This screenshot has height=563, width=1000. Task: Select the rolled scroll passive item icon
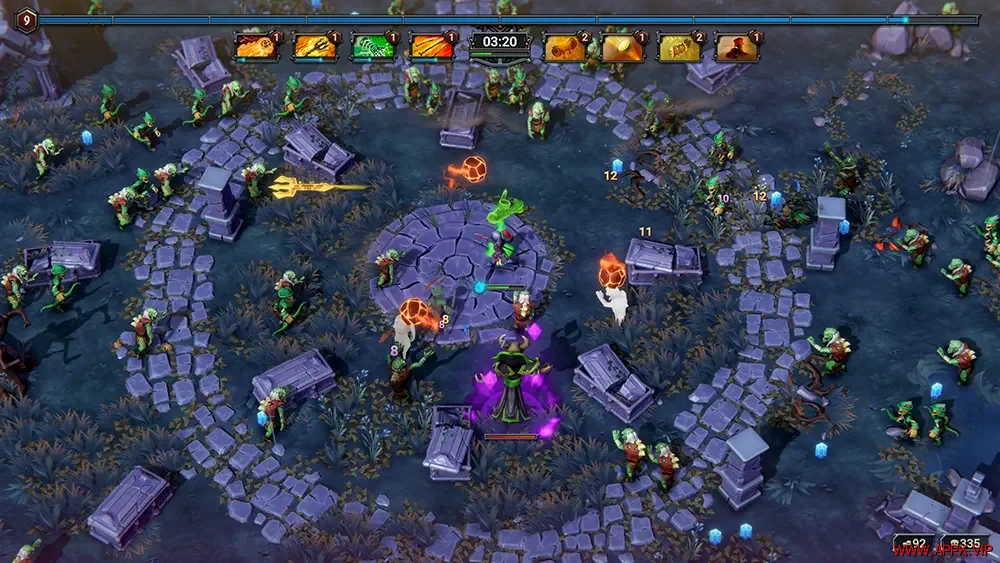(x=566, y=47)
